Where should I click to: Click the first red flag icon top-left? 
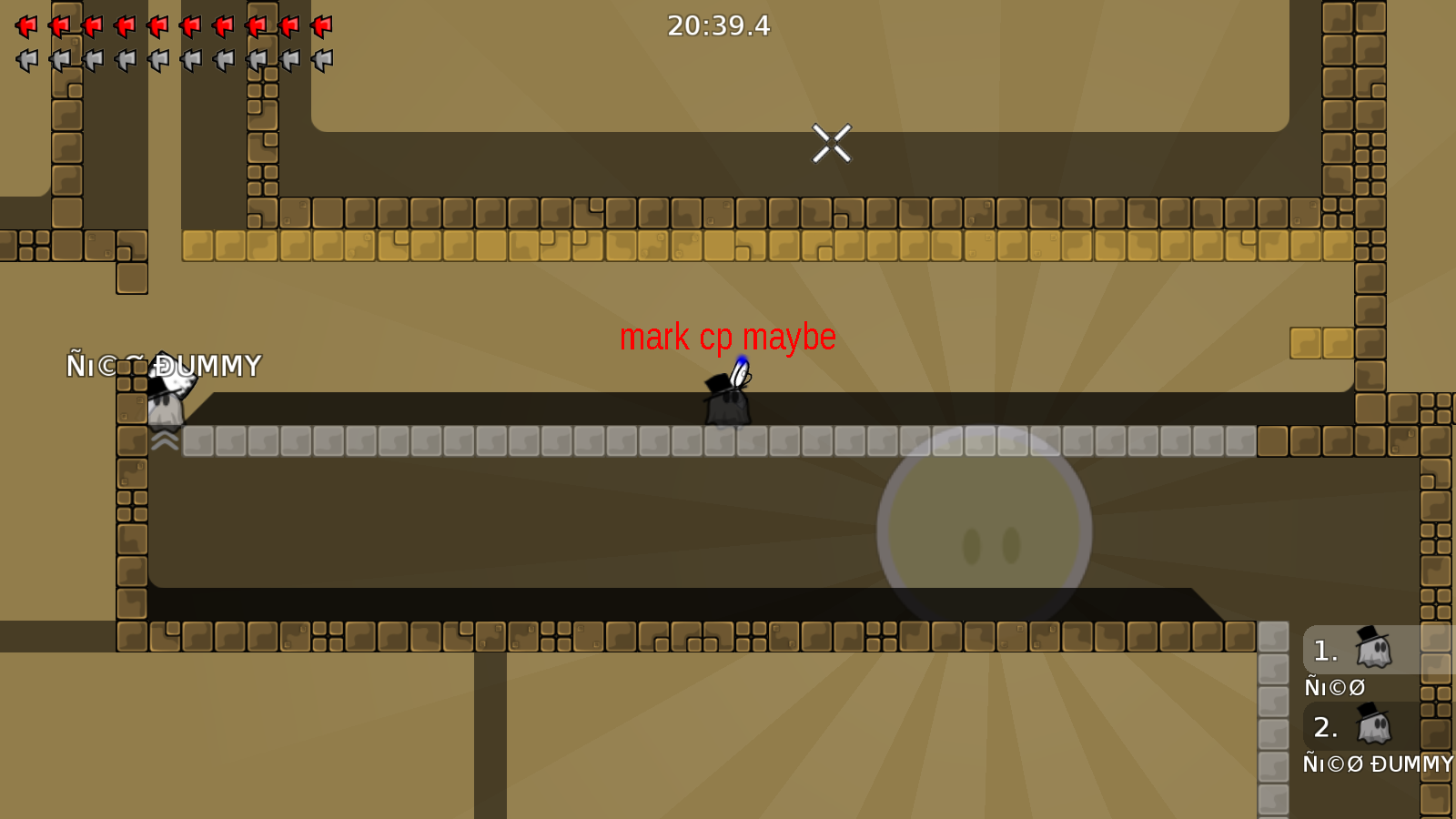[25, 25]
